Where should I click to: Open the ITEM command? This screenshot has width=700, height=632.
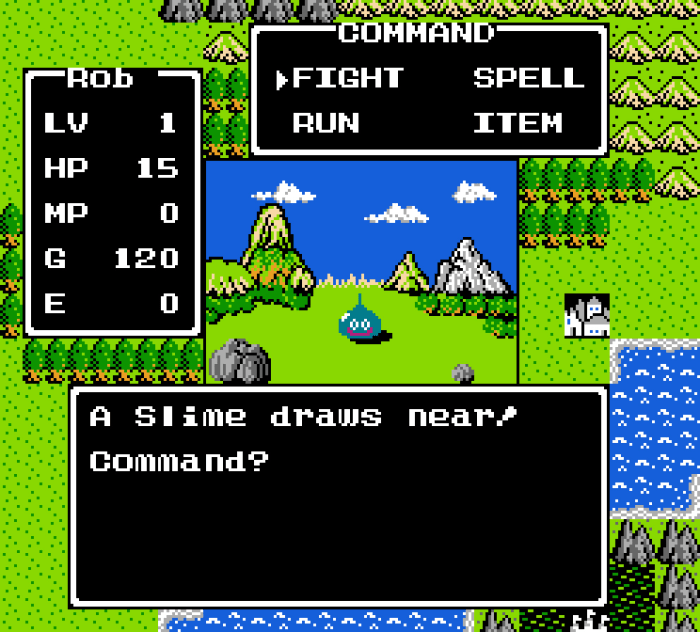[517, 124]
